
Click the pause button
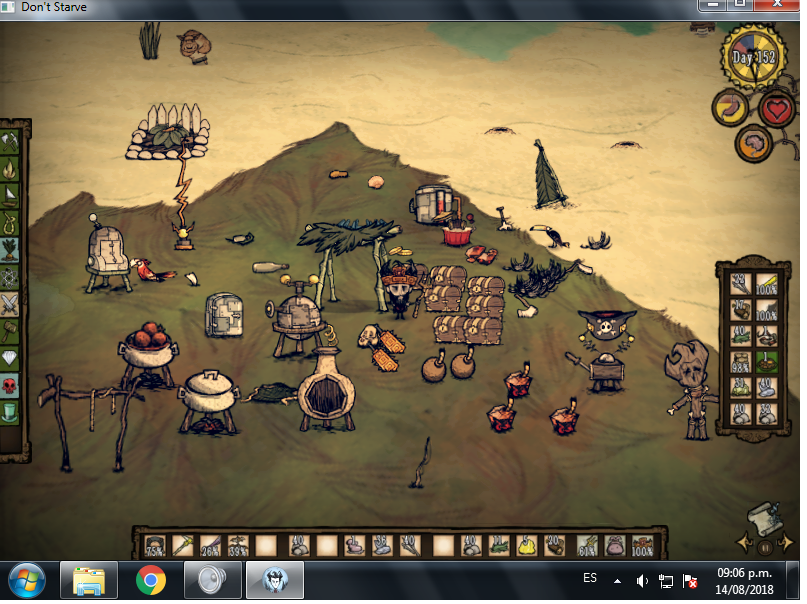(x=765, y=547)
